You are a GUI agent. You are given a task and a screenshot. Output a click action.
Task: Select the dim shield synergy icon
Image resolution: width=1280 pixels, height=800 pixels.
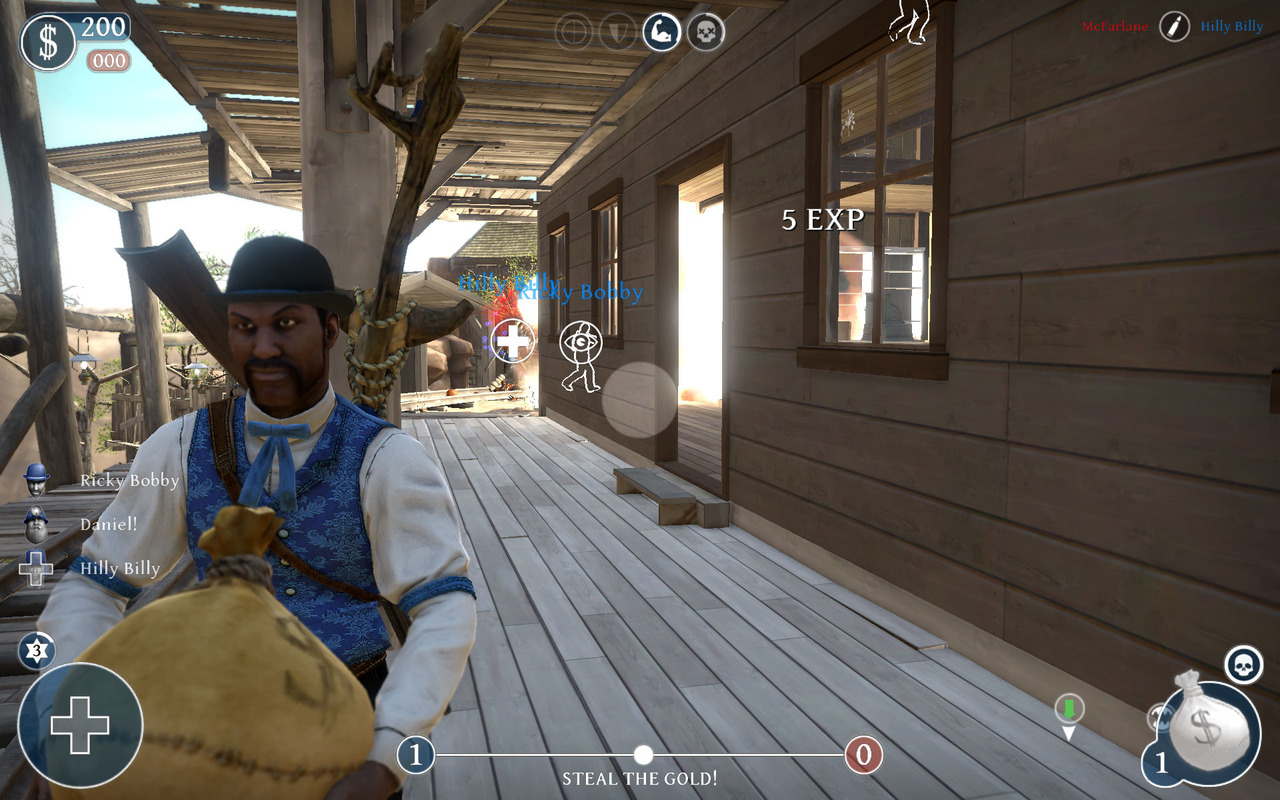pos(618,32)
